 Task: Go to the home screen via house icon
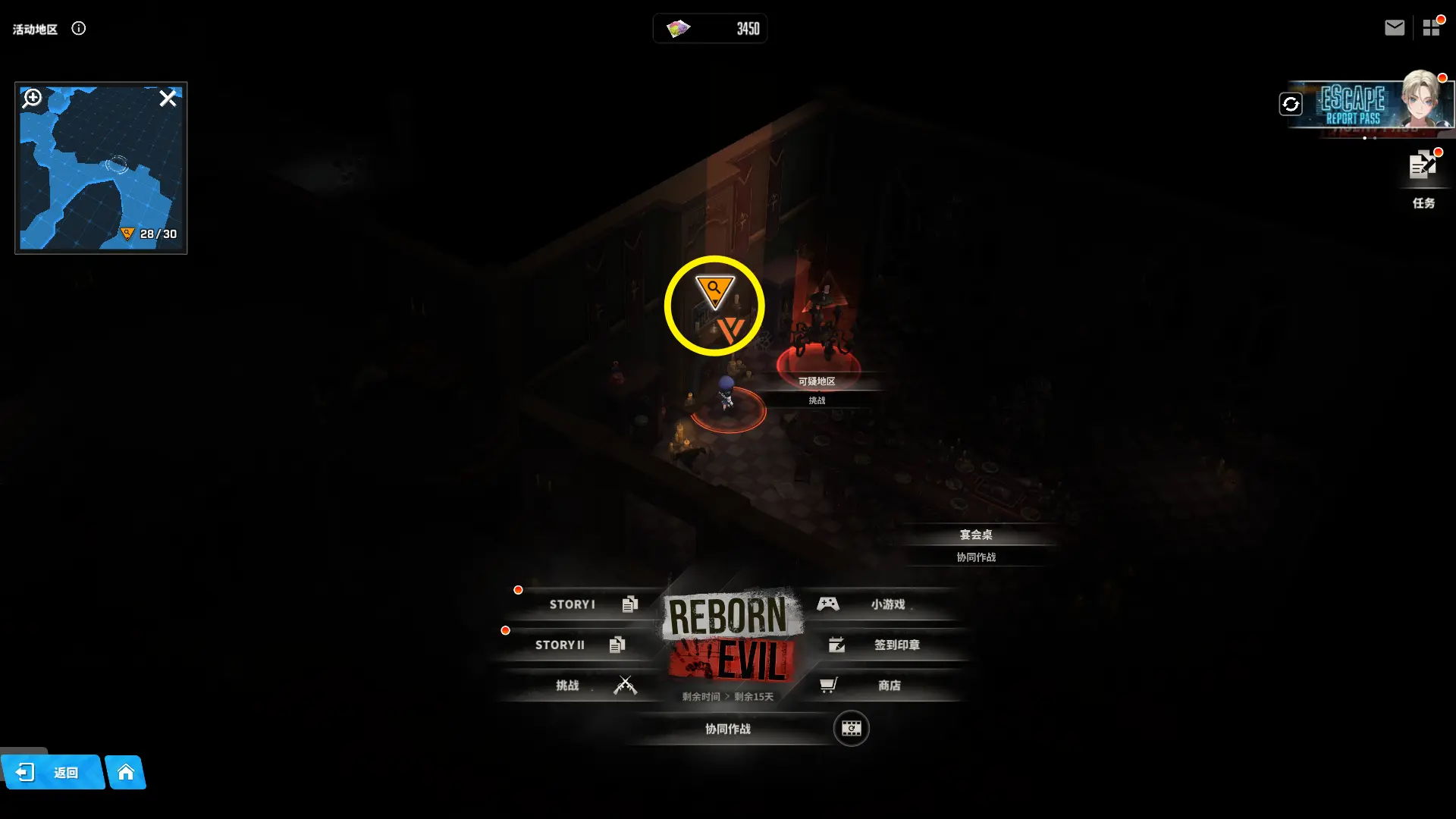[126, 772]
